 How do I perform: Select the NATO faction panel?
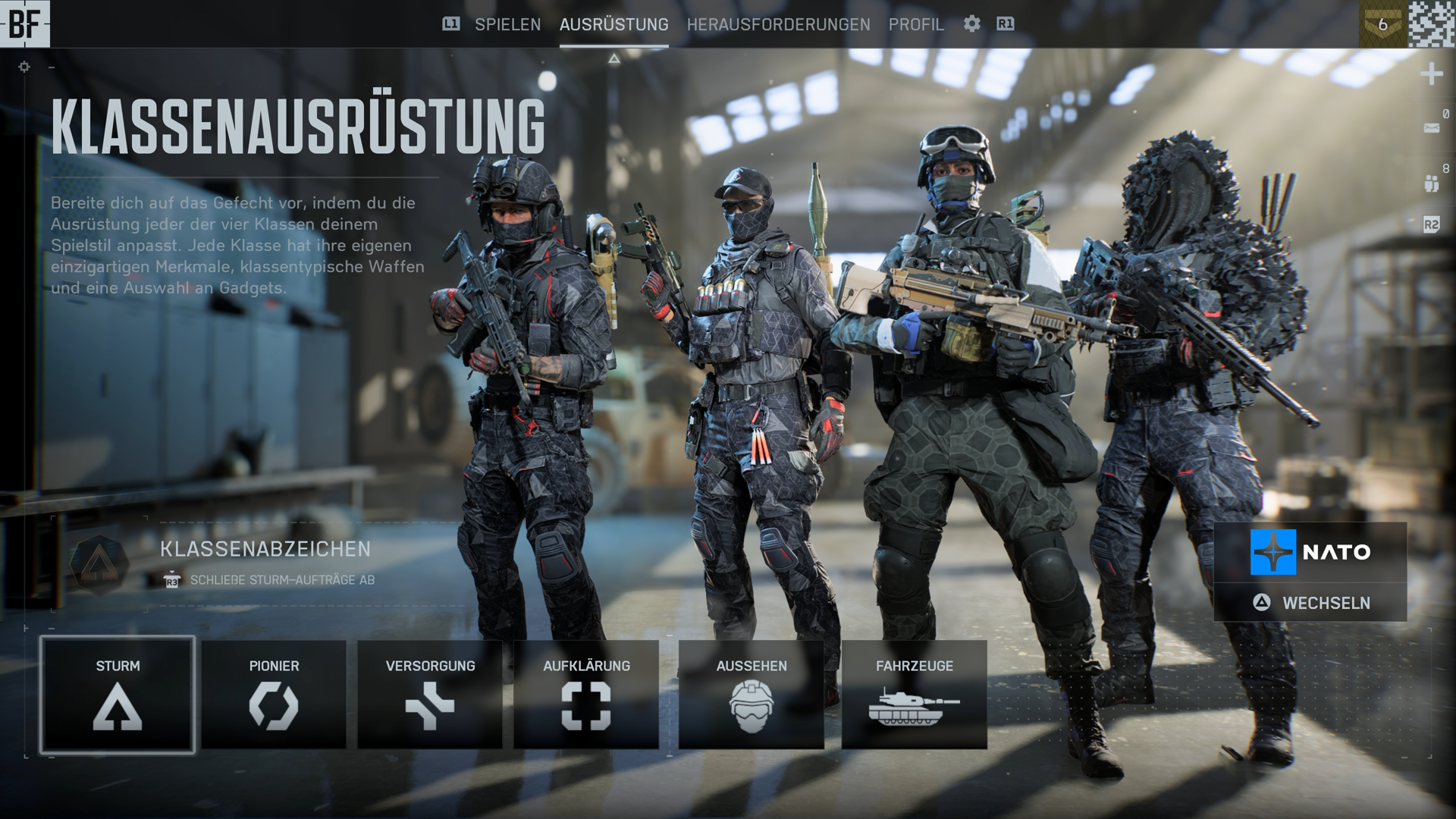click(x=1310, y=552)
